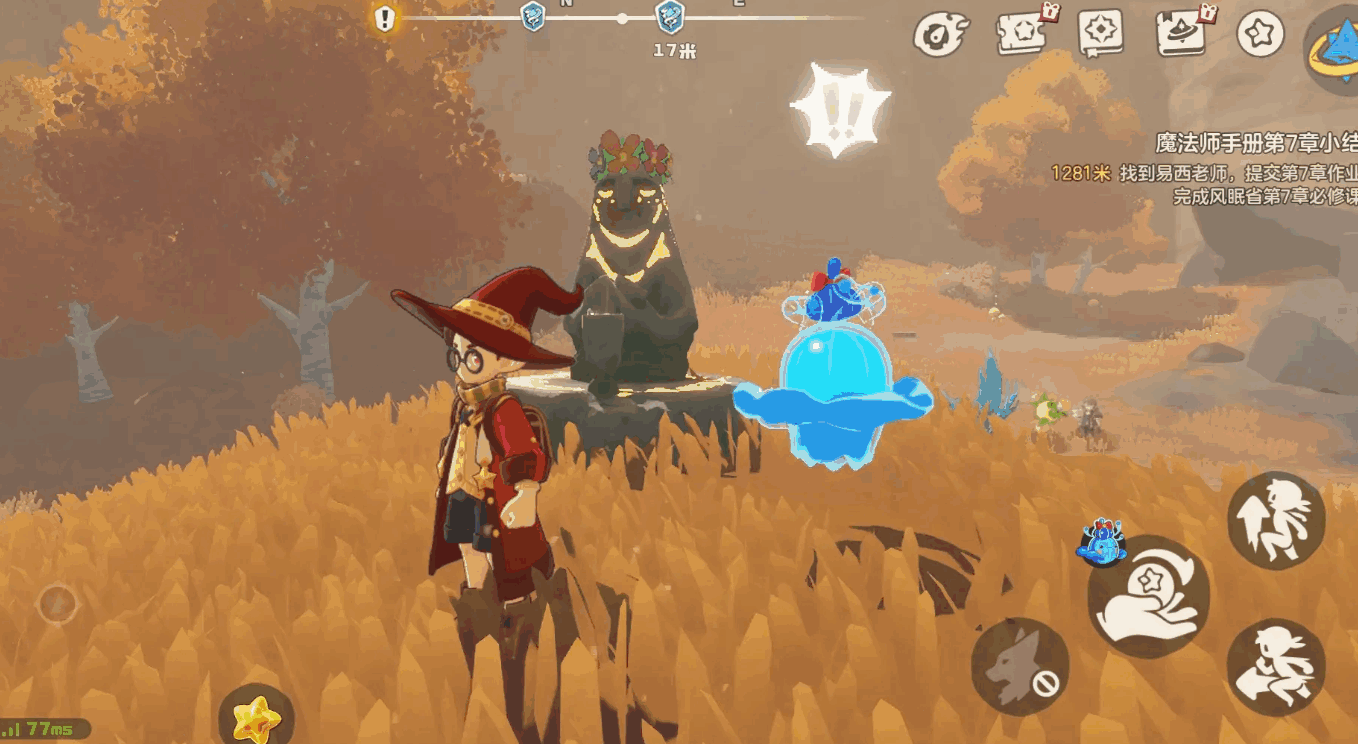Tap the dash sprint action button
Image resolution: width=1358 pixels, height=744 pixels.
click(x=1276, y=667)
